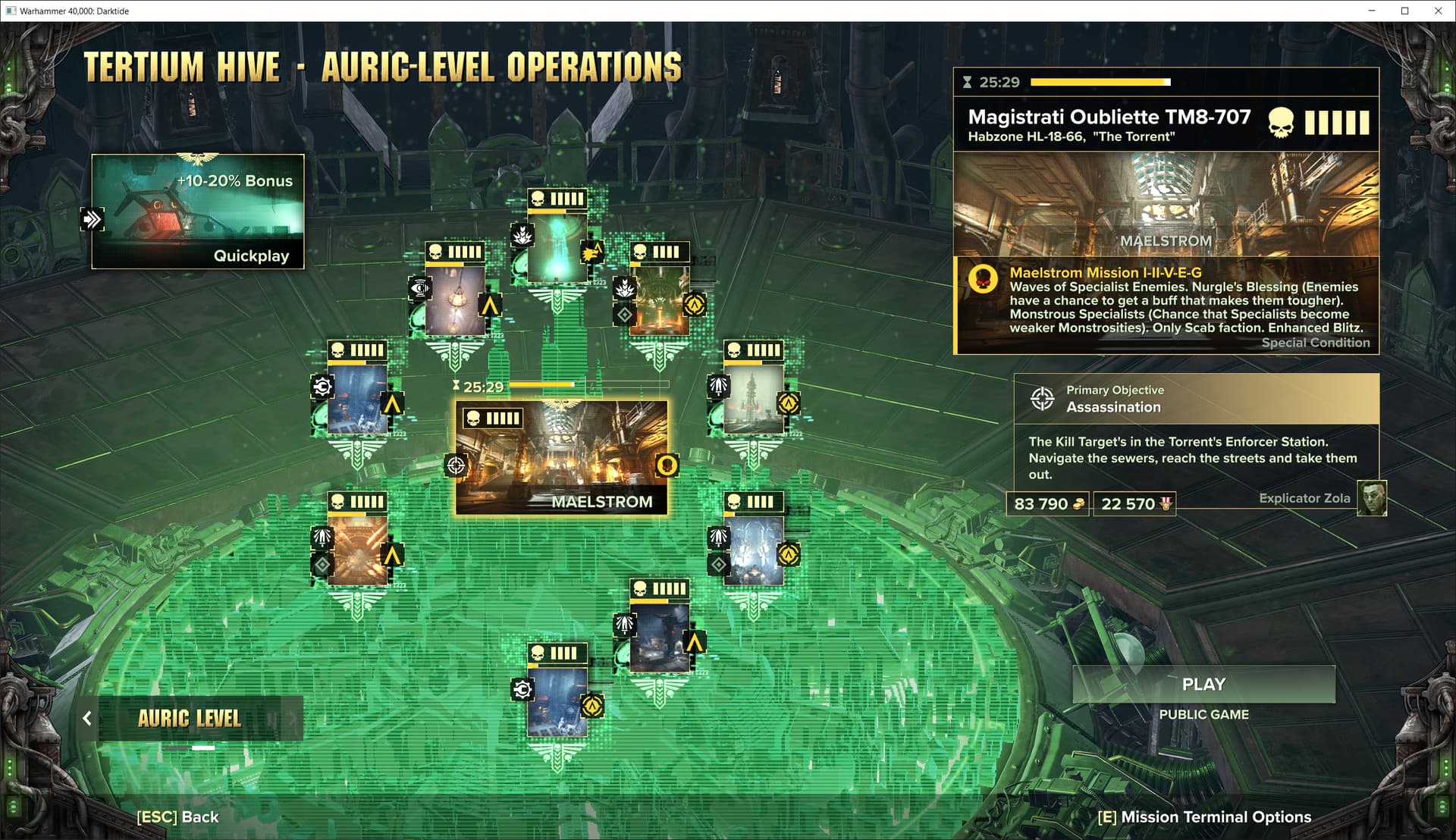Open the orange-lit corridor mission tile
This screenshot has height=840, width=1456.
[357, 551]
